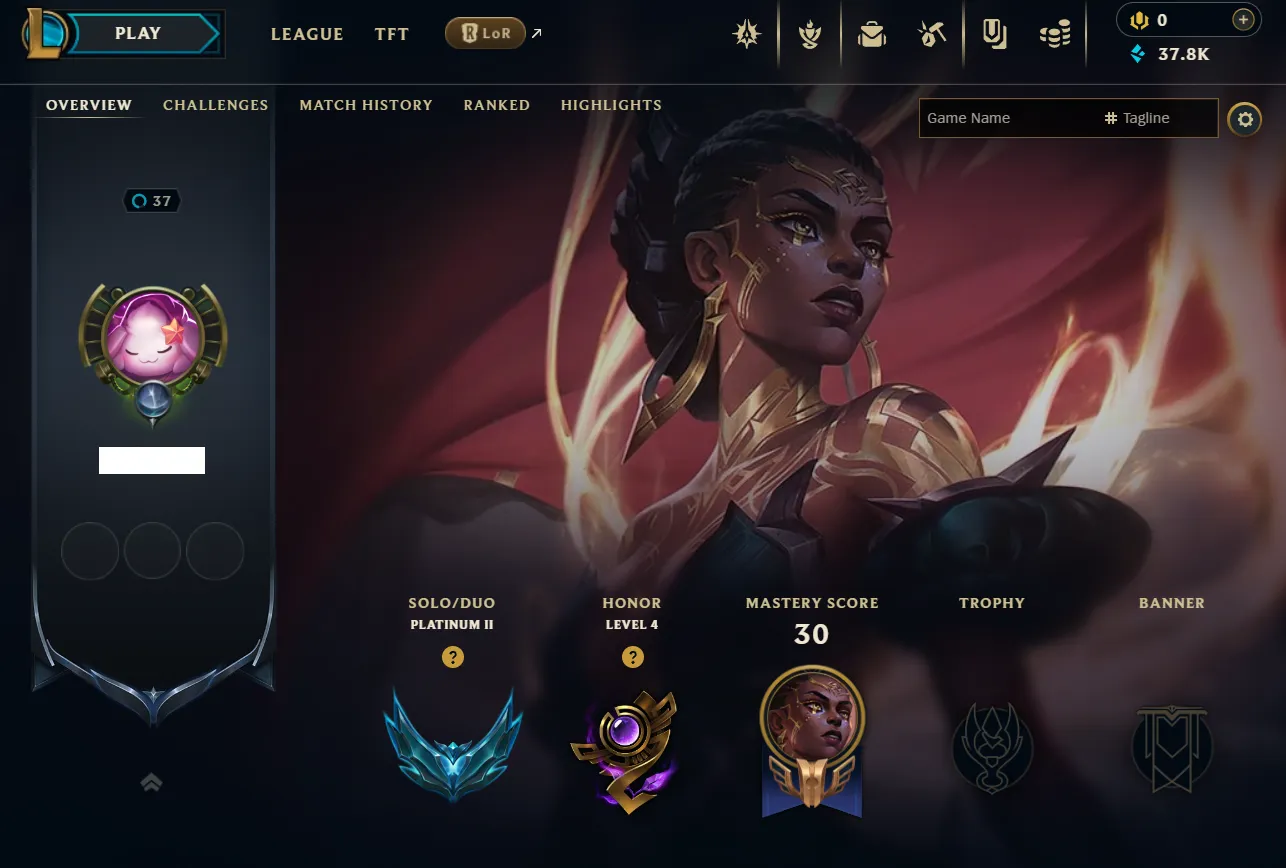Image resolution: width=1286 pixels, height=868 pixels.
Task: Click the pink poro summoner icon
Action: (x=153, y=337)
